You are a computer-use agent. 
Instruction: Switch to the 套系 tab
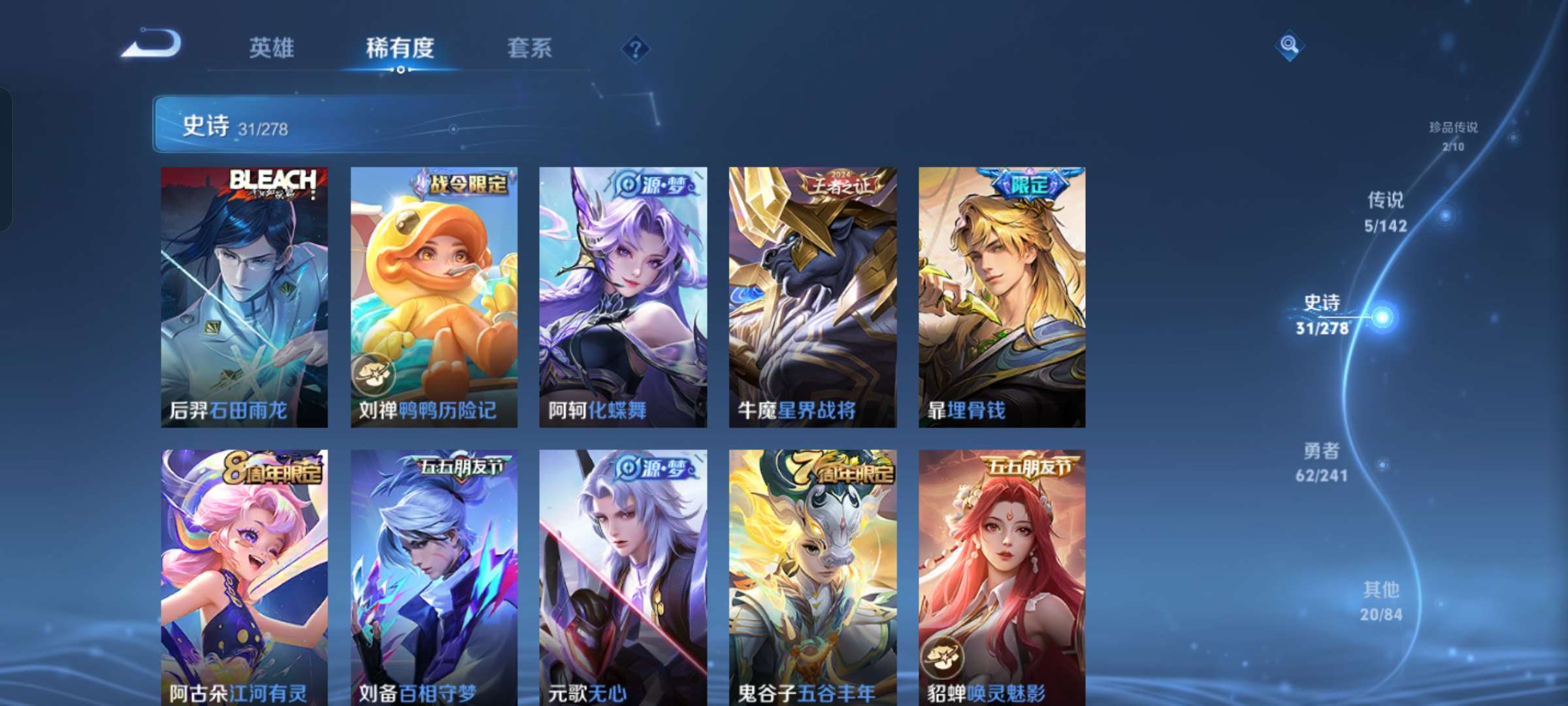(x=529, y=48)
